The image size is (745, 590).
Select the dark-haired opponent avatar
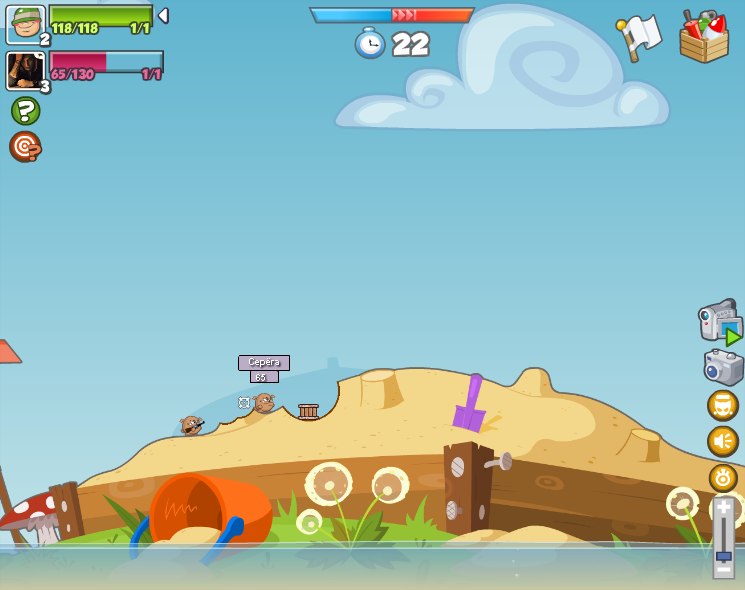(25, 71)
